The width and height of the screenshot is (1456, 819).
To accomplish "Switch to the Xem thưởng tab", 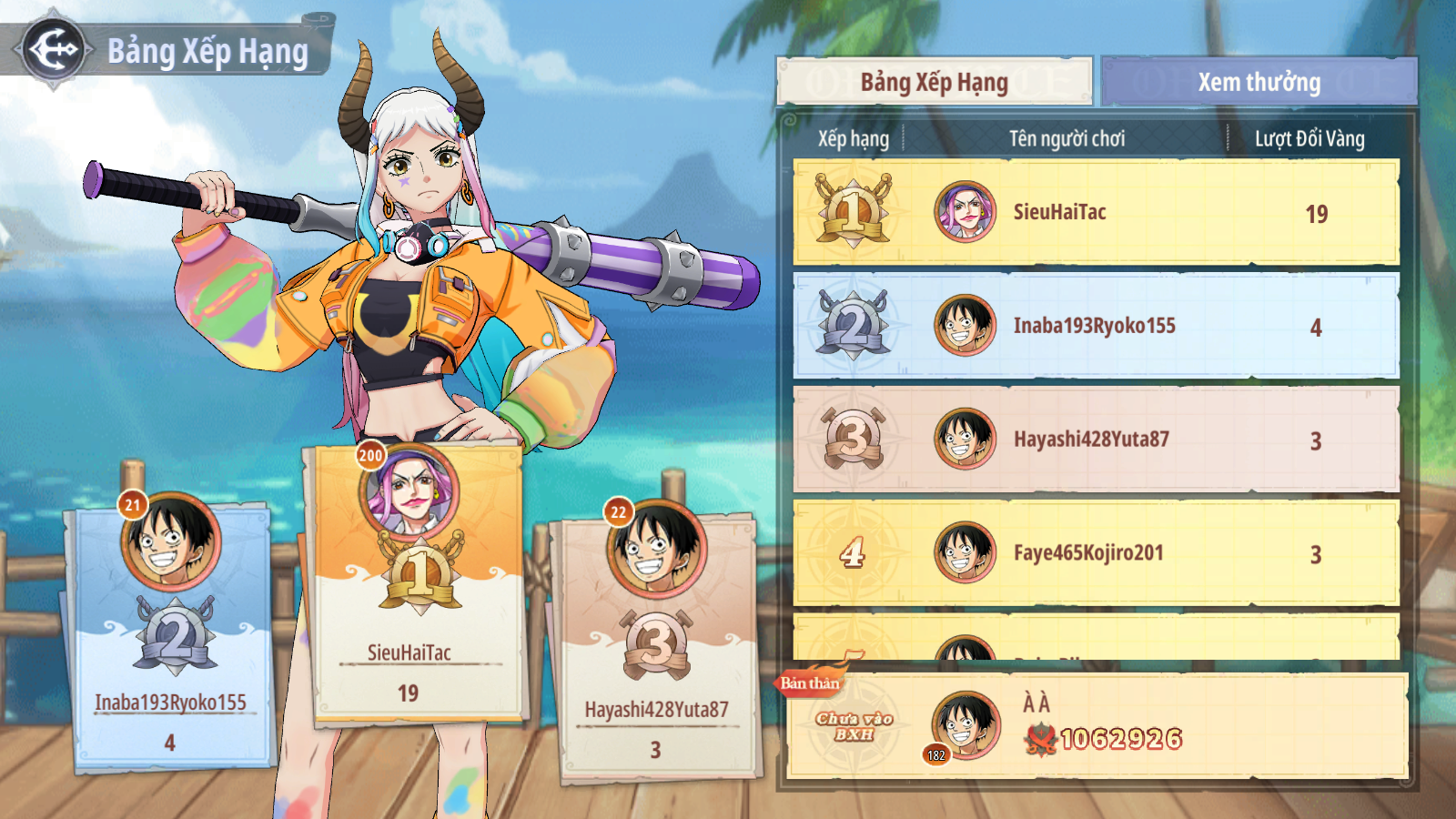I will pyautogui.click(x=1259, y=82).
